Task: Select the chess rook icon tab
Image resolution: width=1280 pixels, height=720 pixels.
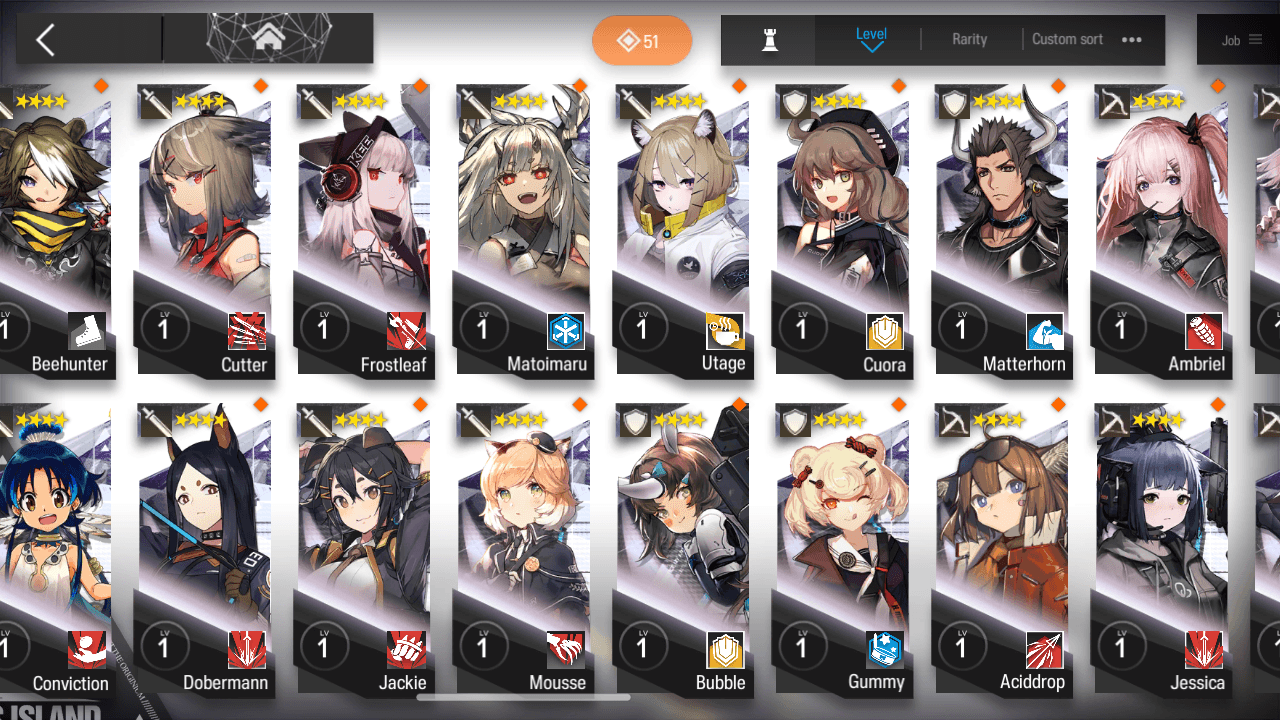Action: 769,40
